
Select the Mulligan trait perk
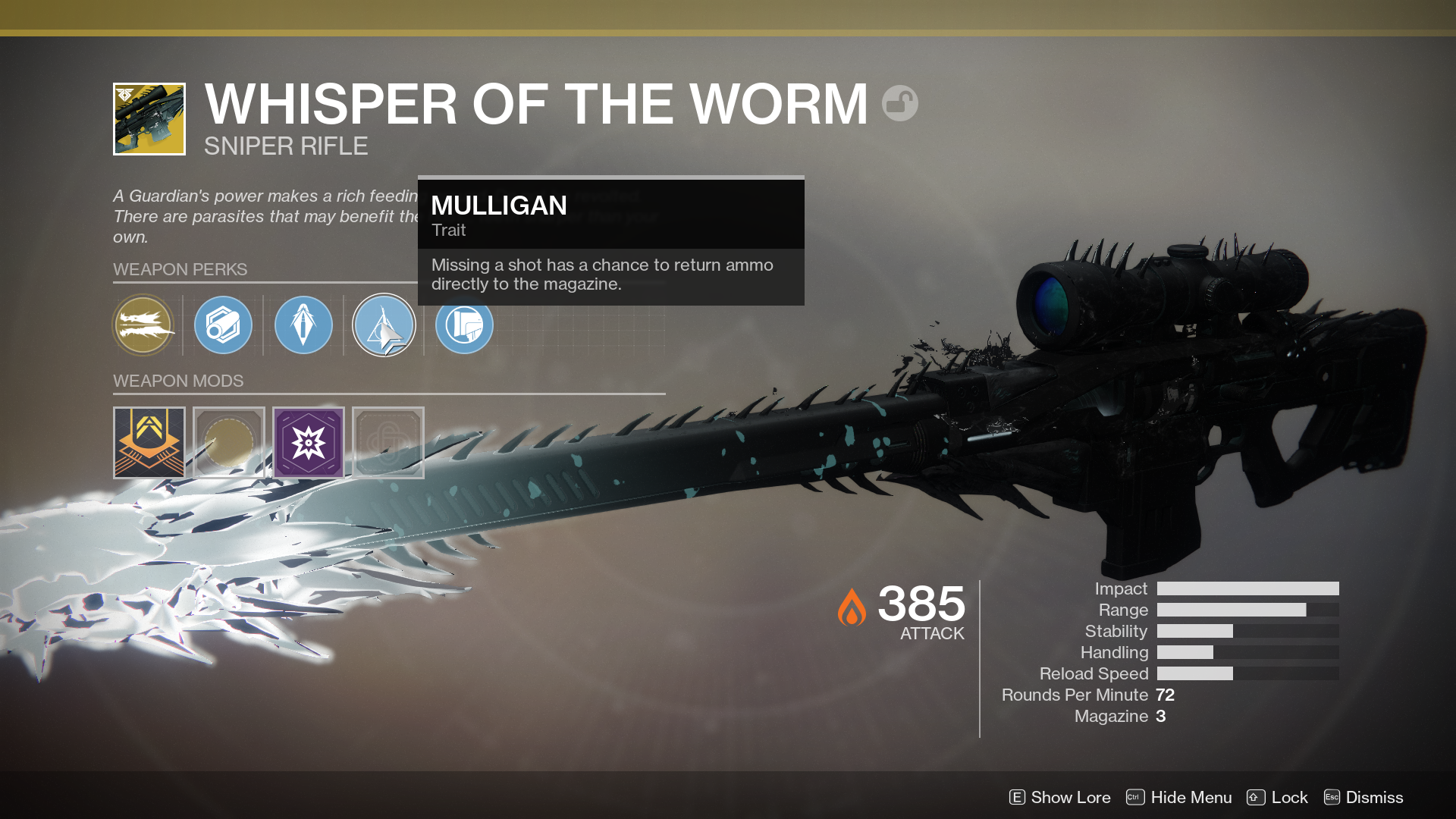coord(384,325)
